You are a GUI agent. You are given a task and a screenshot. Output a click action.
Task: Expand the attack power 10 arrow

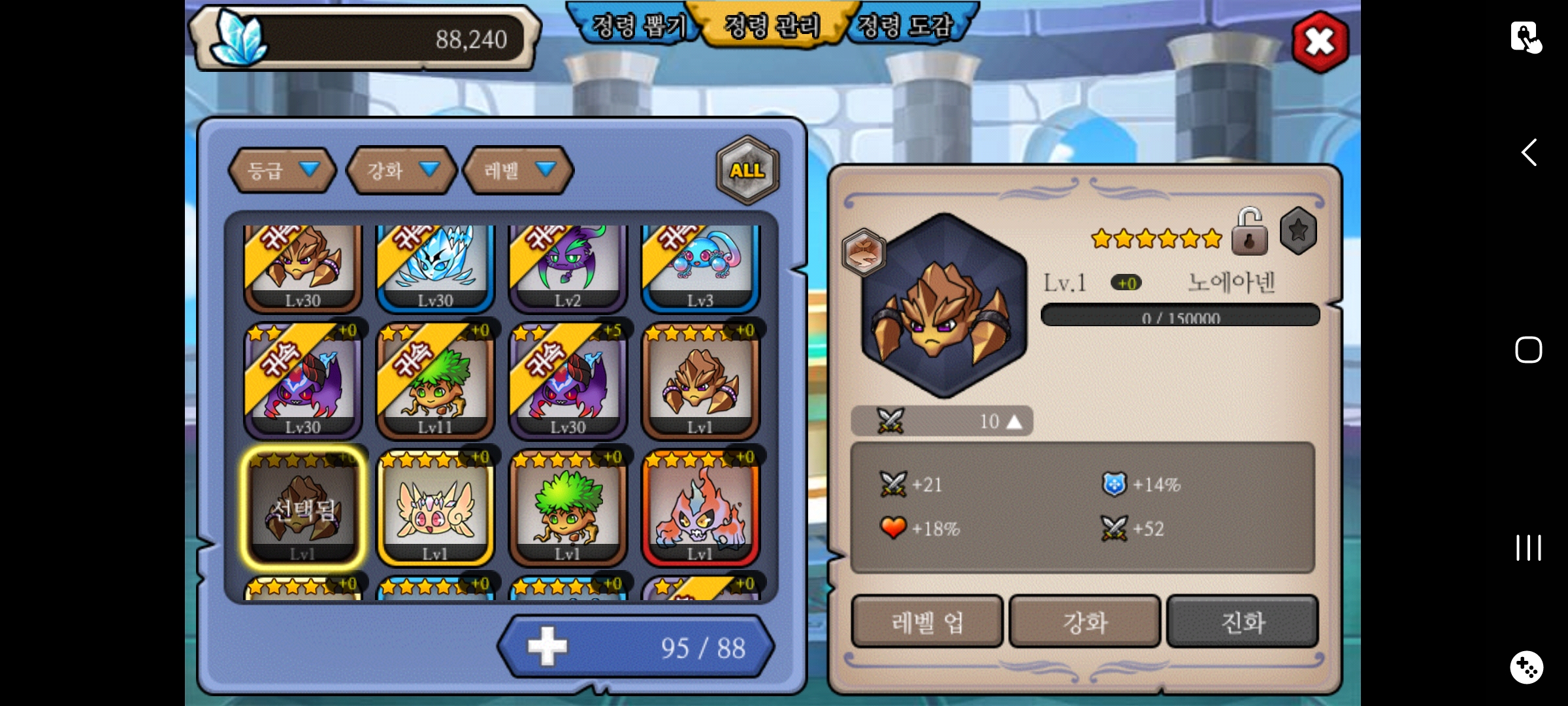point(1014,422)
